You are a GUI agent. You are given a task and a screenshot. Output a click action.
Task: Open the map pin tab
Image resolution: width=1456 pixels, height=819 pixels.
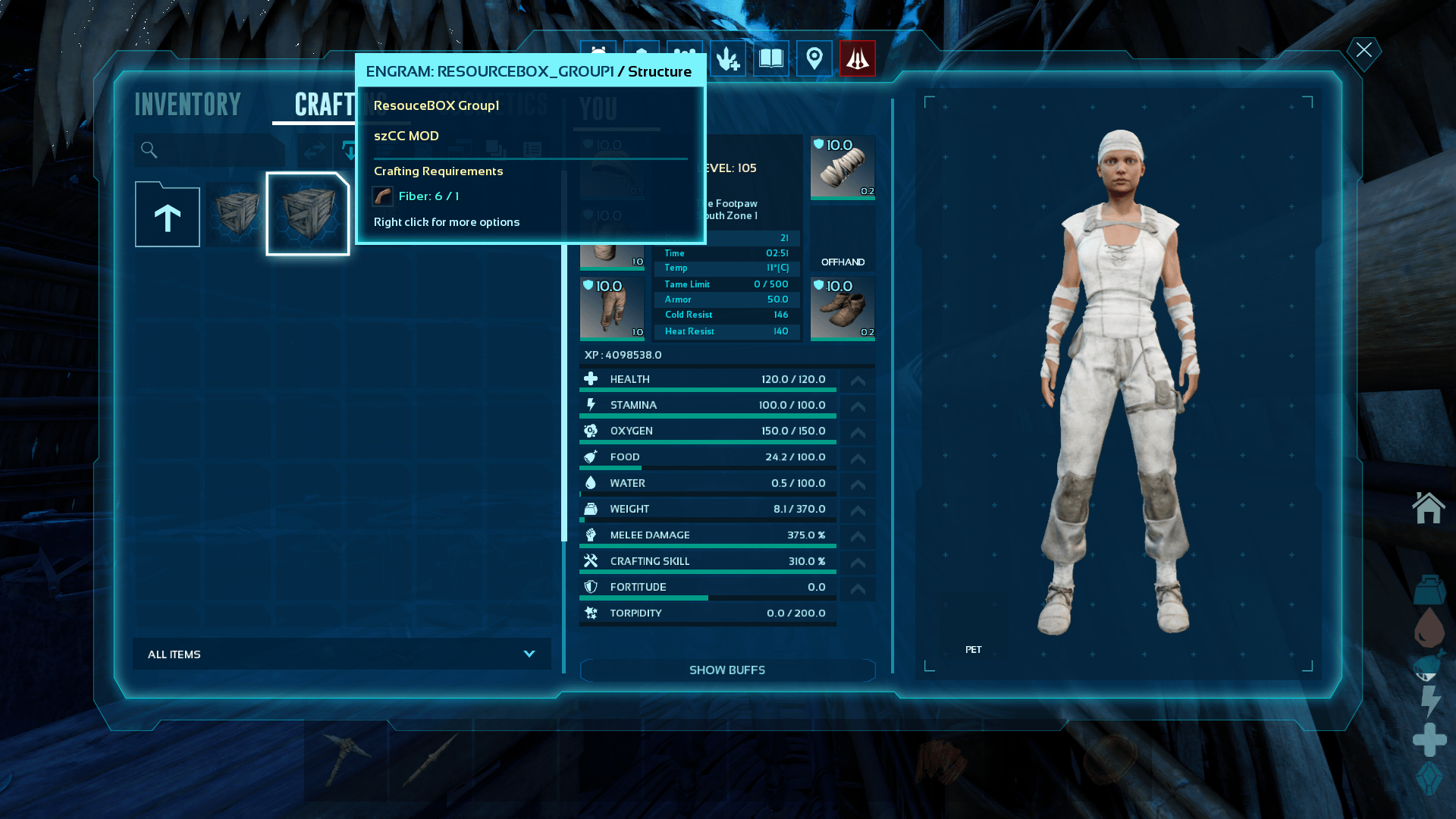tap(814, 59)
